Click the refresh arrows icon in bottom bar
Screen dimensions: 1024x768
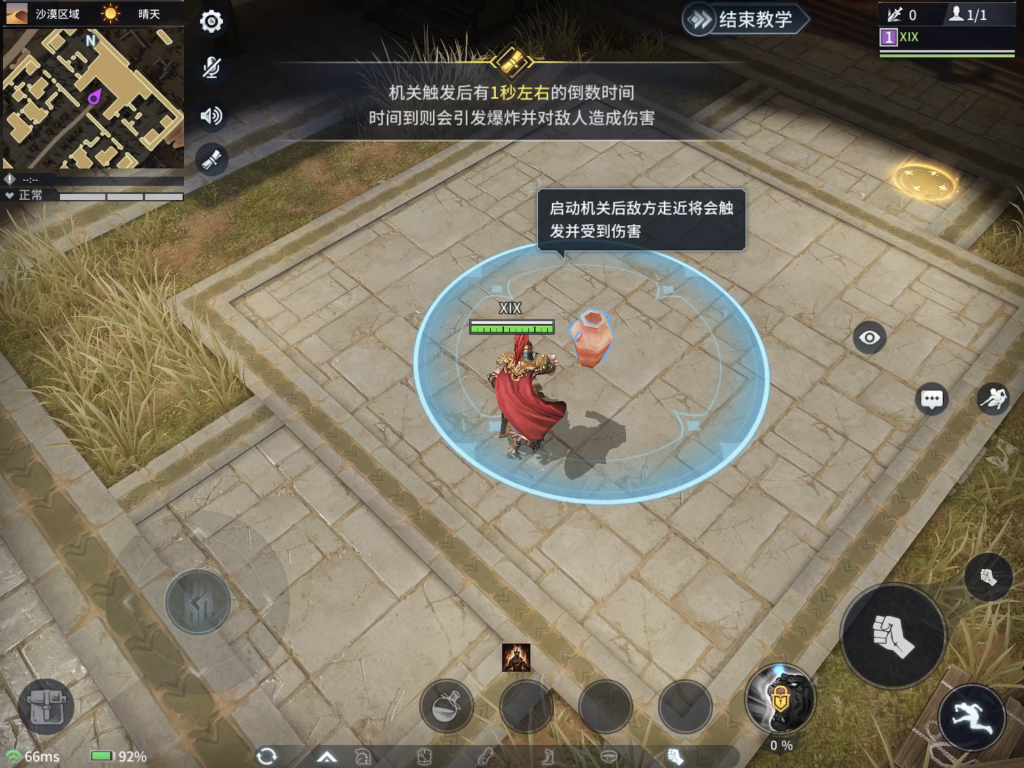[x=267, y=756]
